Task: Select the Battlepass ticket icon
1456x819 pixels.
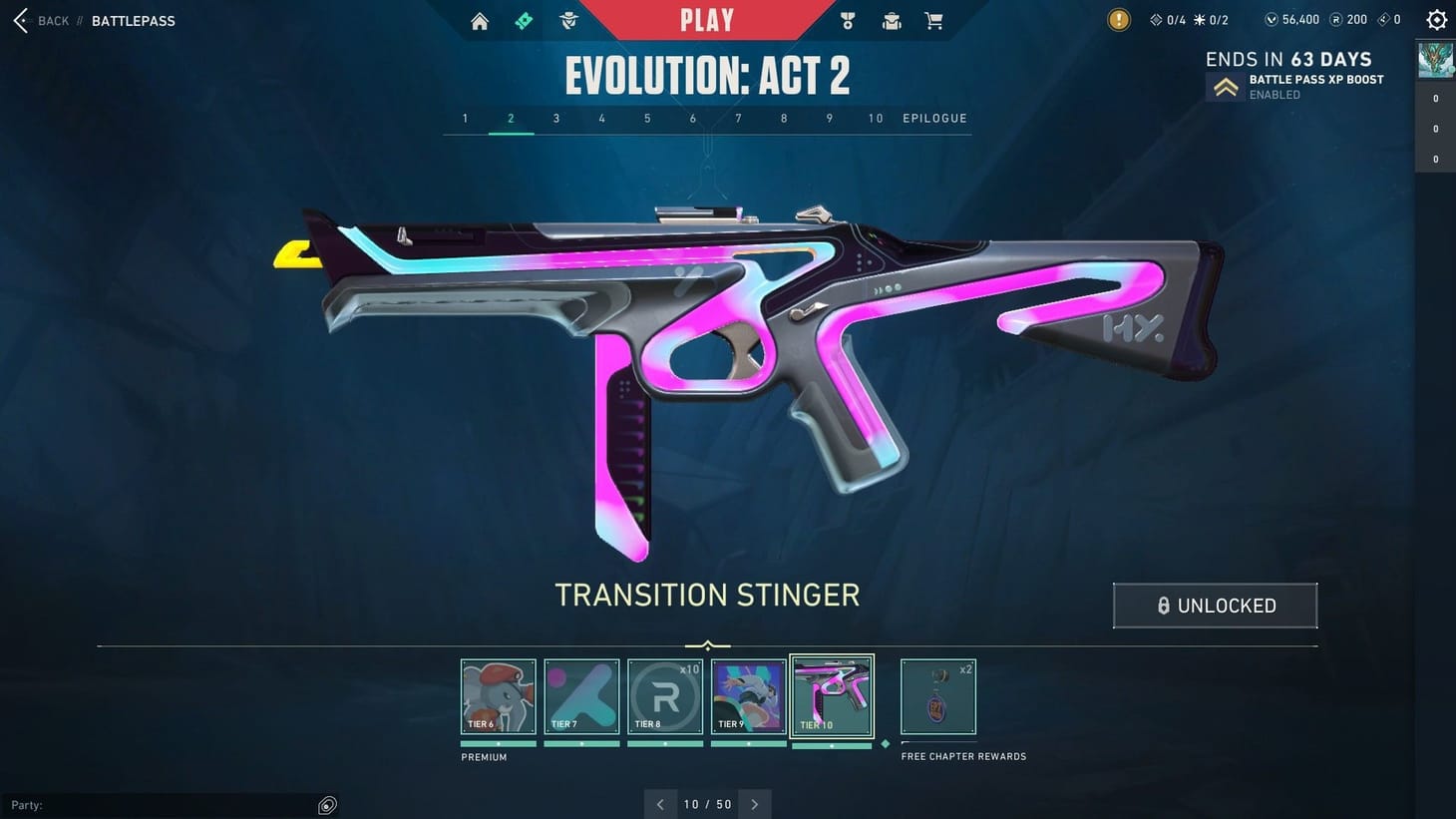Action: coord(523,20)
